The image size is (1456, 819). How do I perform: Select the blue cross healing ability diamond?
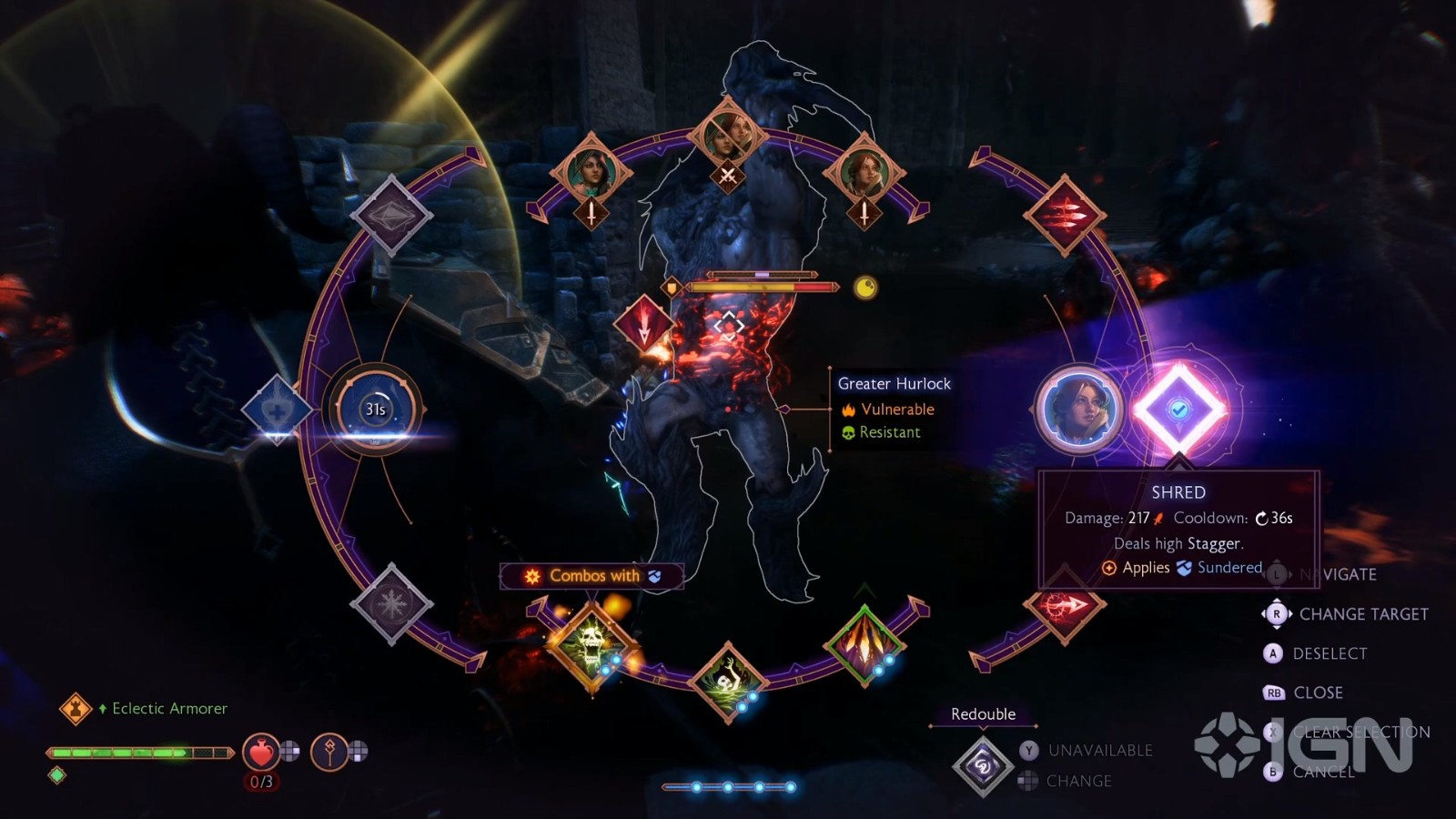tap(277, 409)
